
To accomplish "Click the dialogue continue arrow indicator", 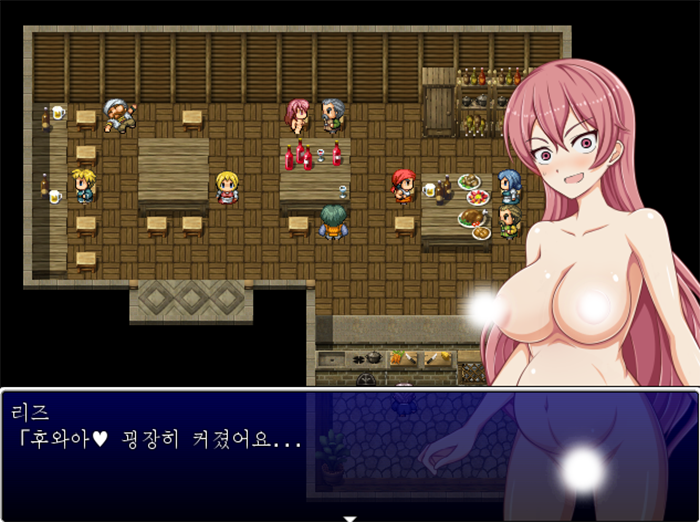I will (350, 517).
